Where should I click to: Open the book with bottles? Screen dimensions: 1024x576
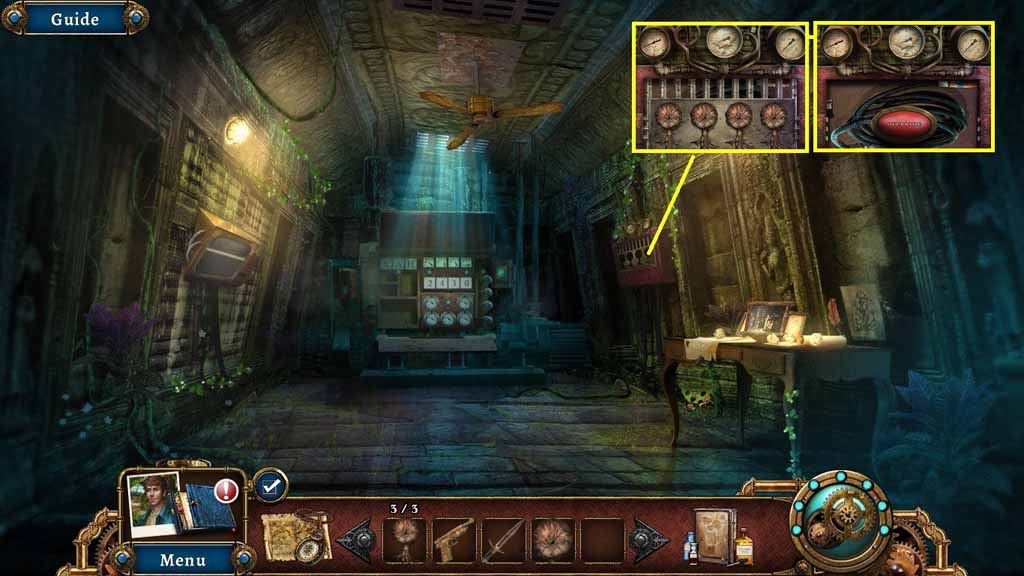coord(718,539)
